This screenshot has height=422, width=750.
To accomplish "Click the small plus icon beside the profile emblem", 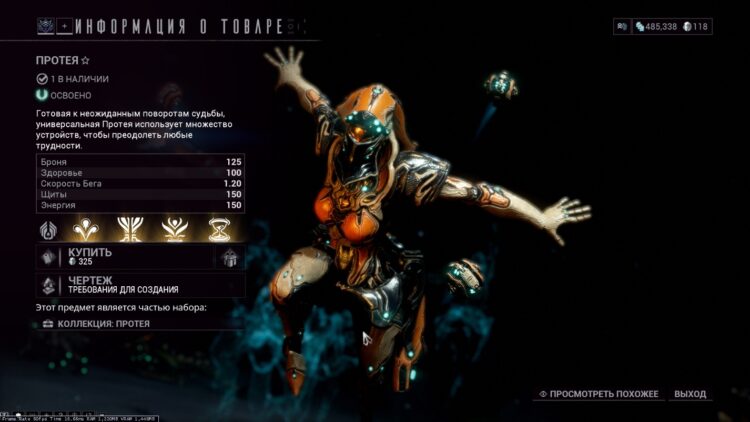I will pyautogui.click(x=67, y=24).
